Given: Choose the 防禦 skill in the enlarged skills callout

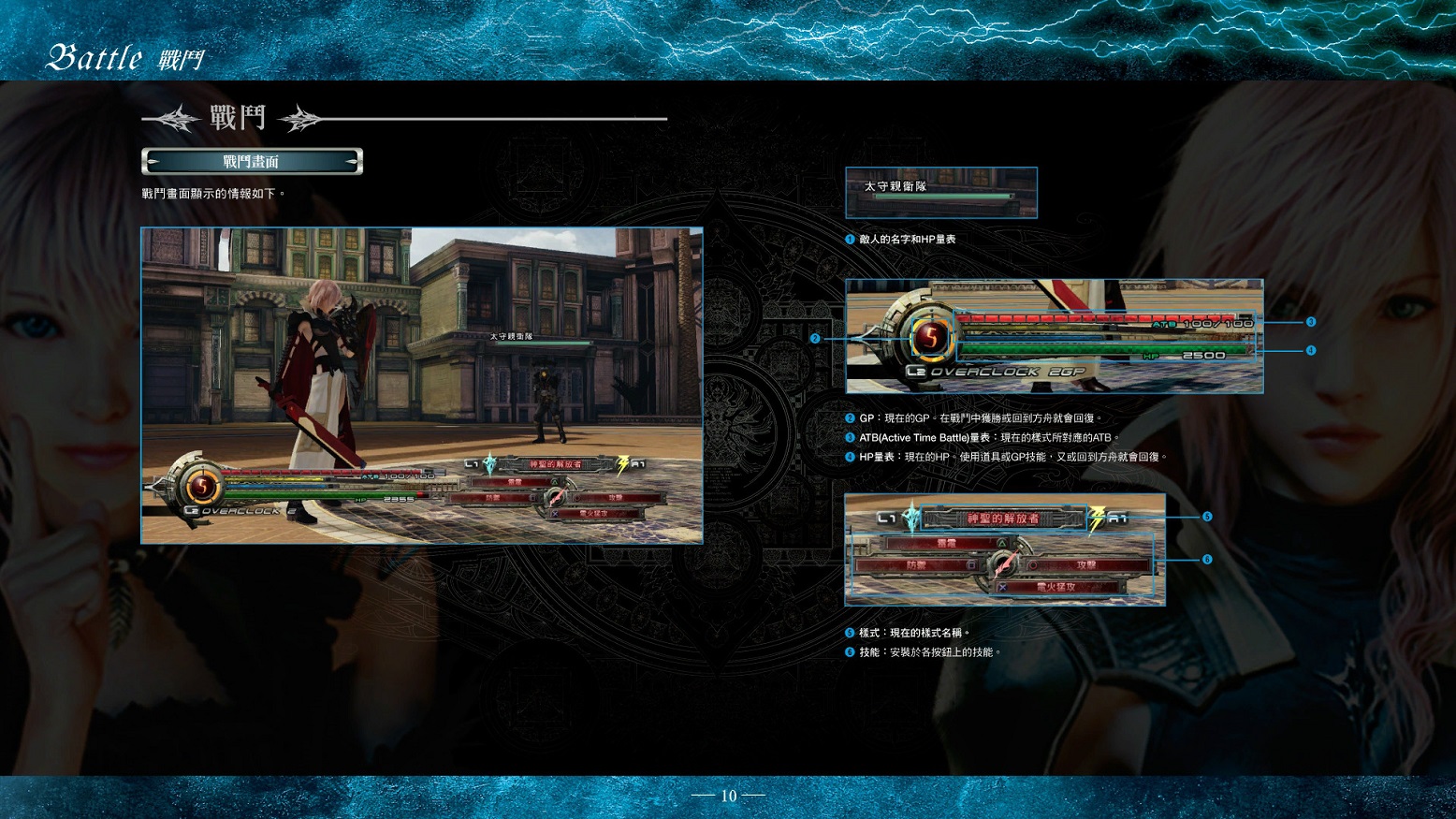Looking at the screenshot, I should [x=917, y=565].
